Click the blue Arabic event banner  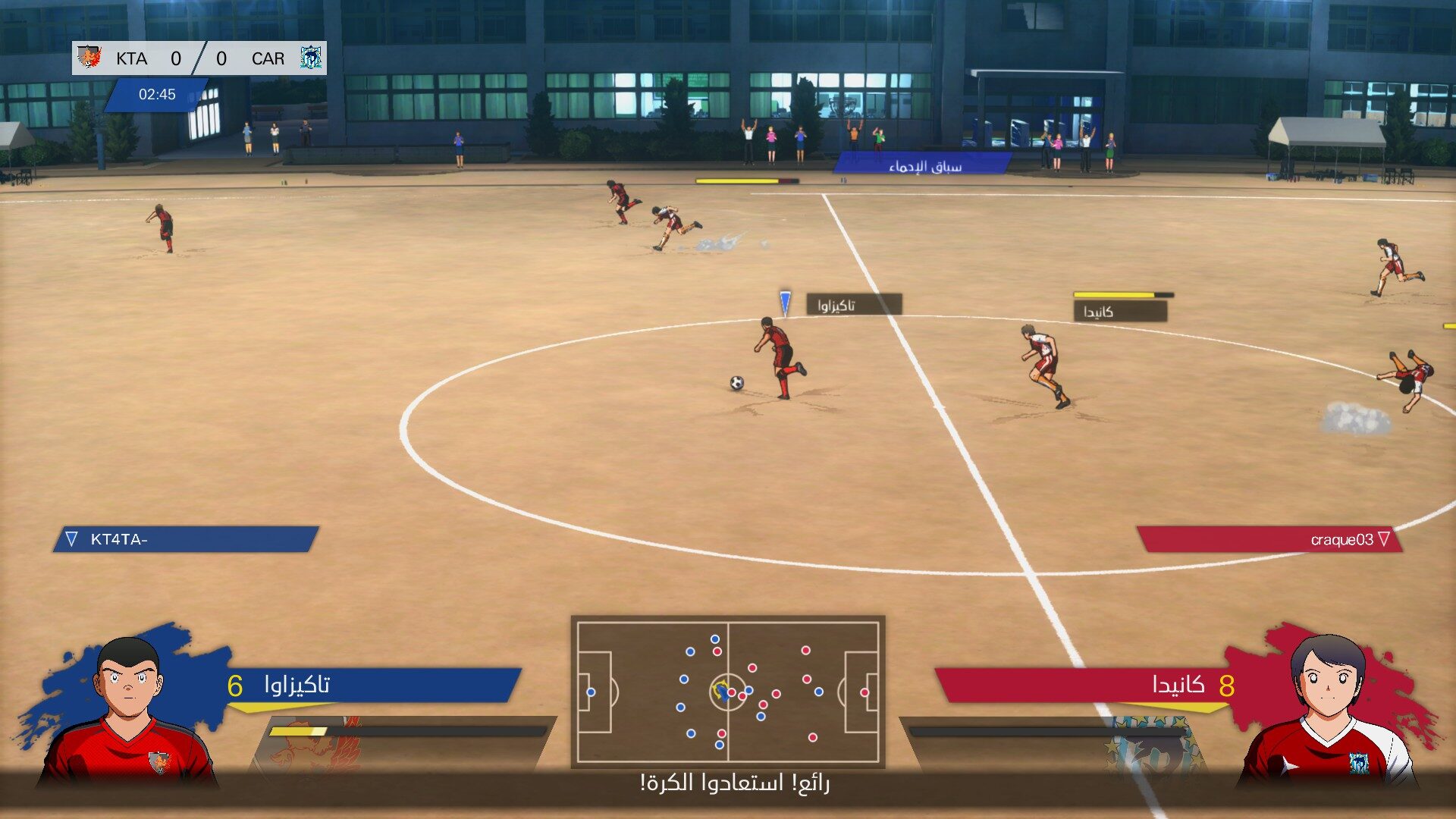tap(923, 165)
